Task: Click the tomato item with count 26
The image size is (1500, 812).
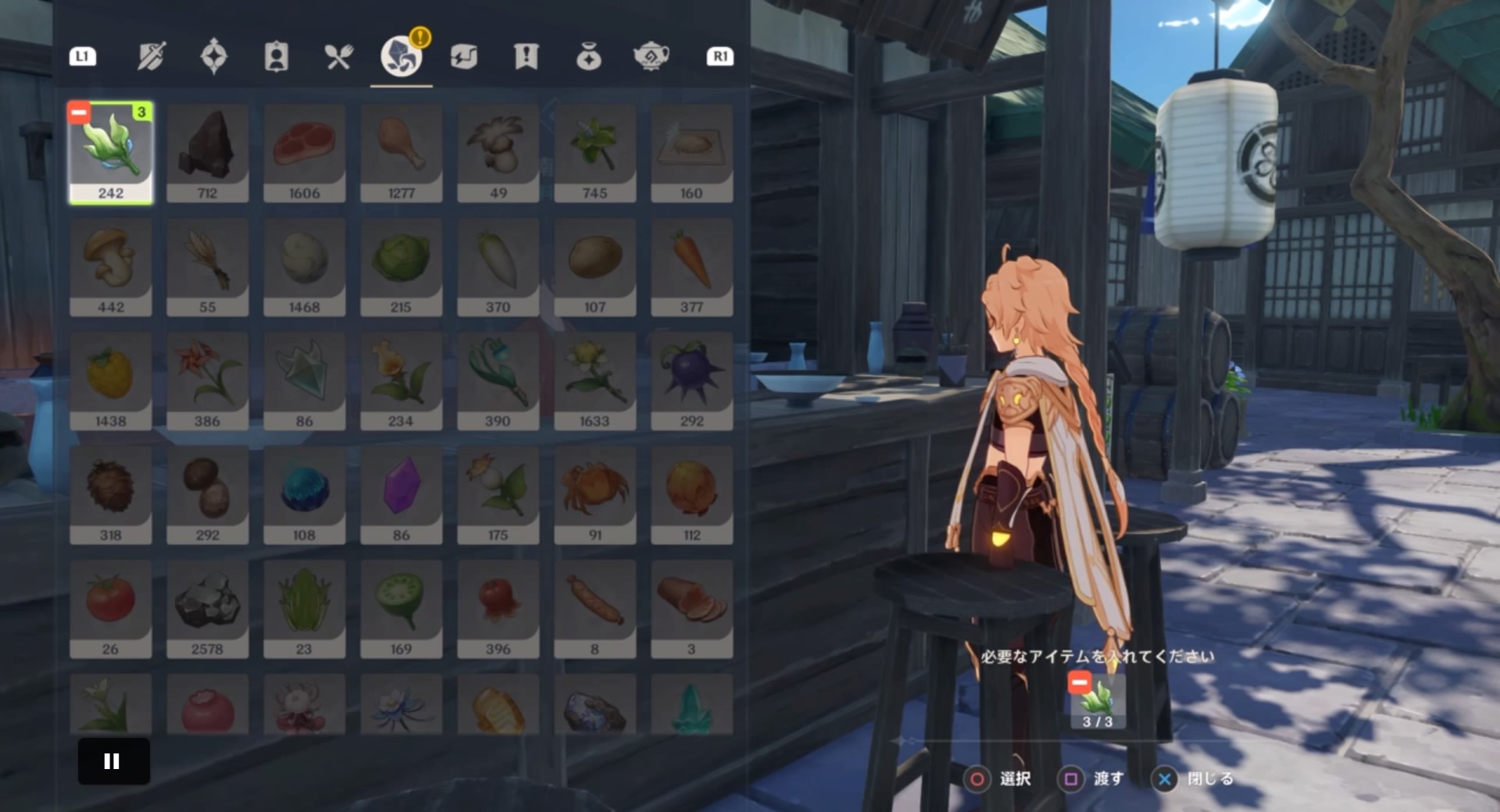Action: [111, 607]
